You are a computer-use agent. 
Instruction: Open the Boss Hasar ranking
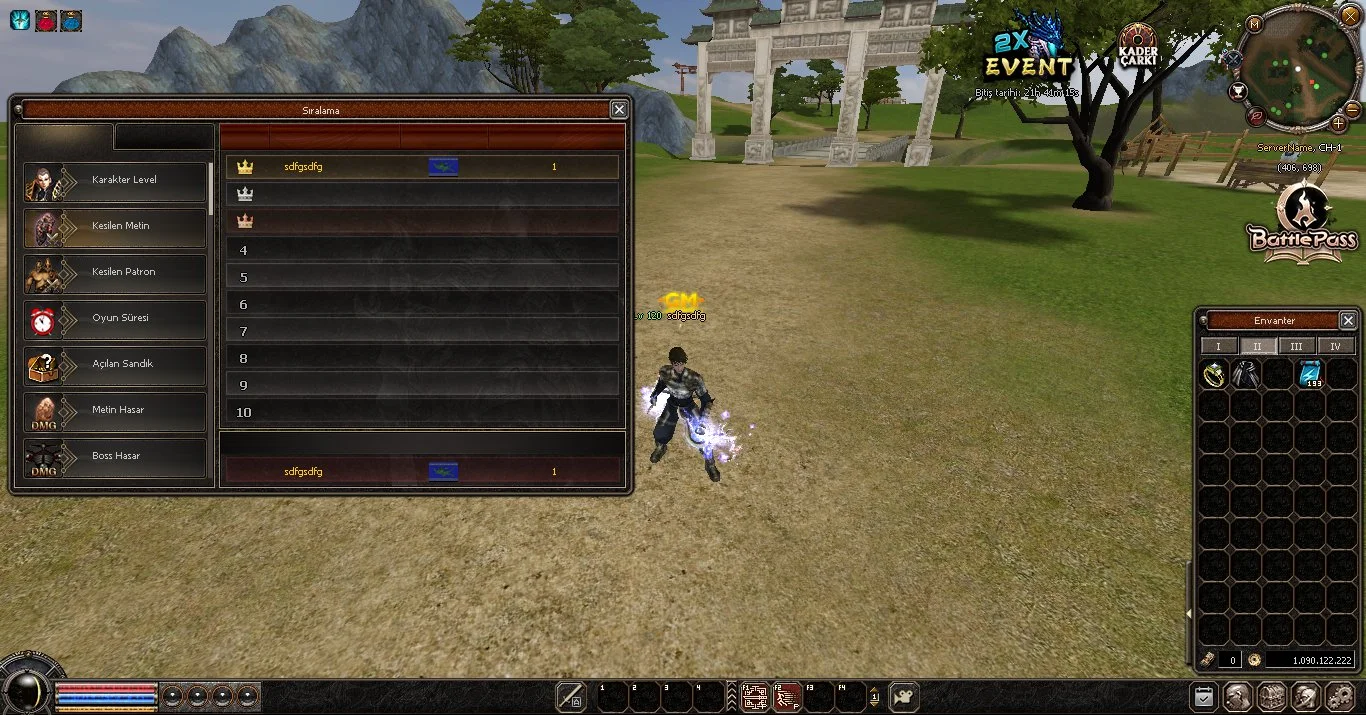tap(115, 457)
